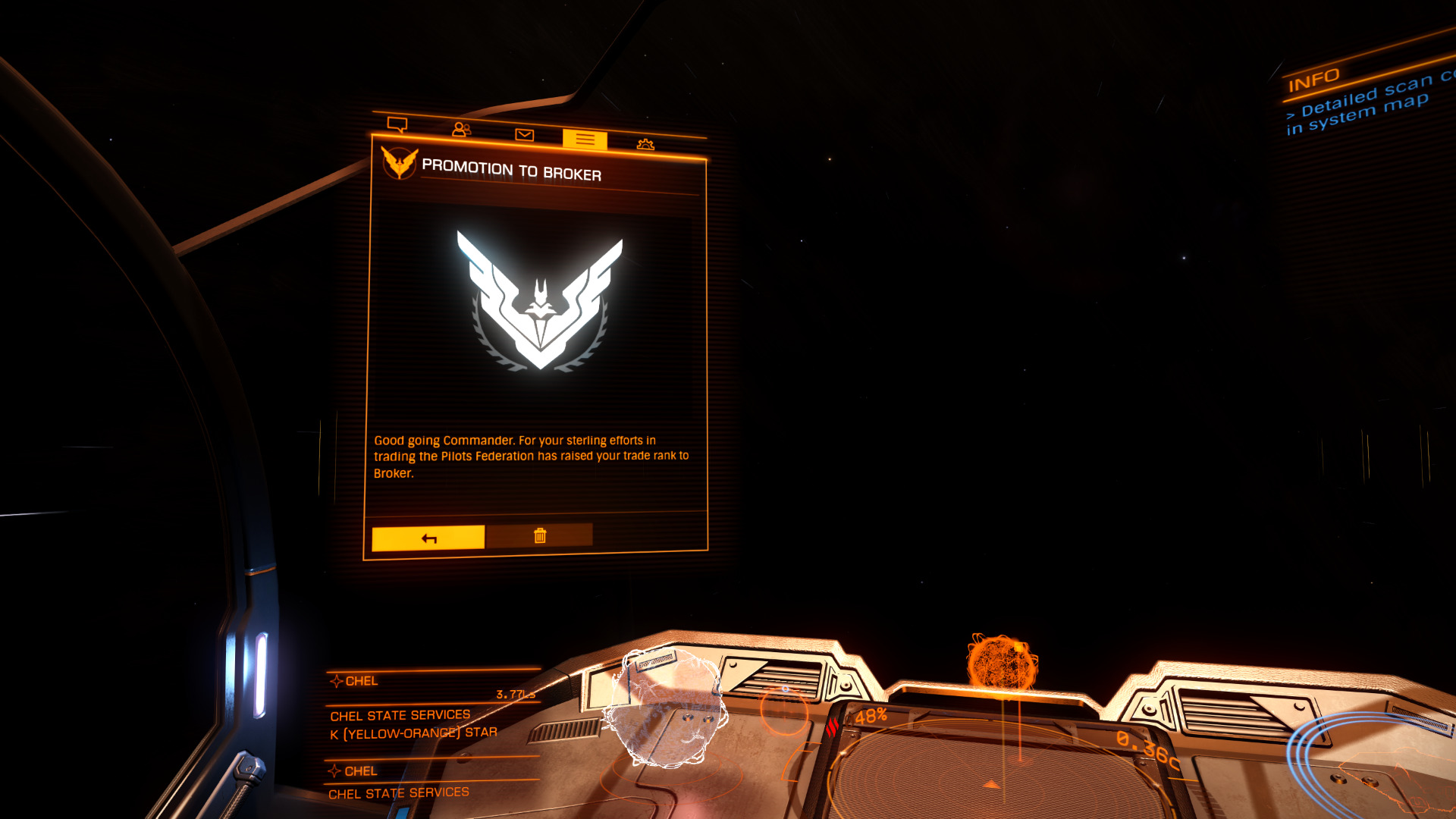The image size is (1456, 819).
Task: Delete the promotion message with trash icon
Action: 539,535
